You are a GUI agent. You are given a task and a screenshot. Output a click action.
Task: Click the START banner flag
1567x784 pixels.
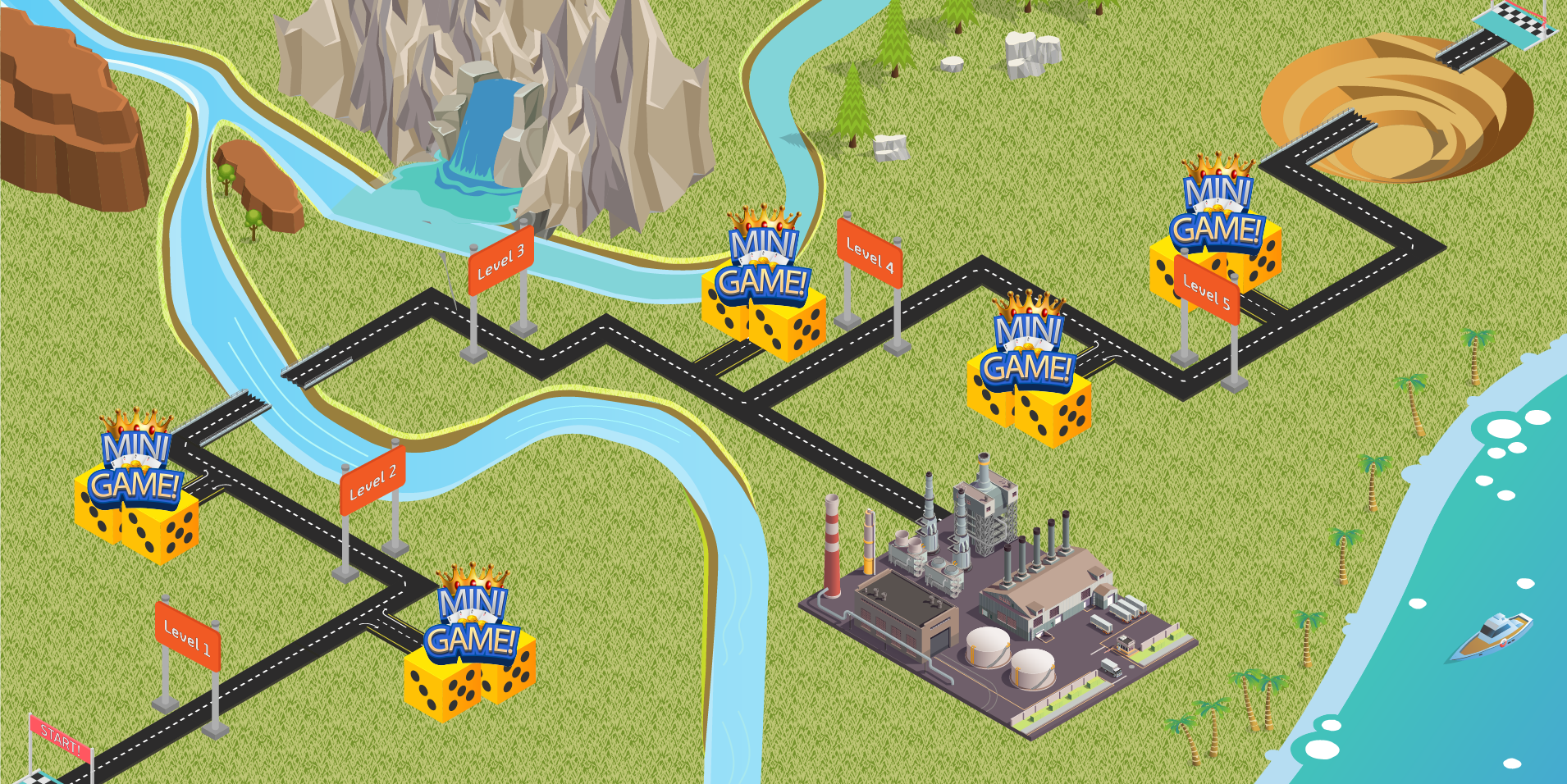60,738
